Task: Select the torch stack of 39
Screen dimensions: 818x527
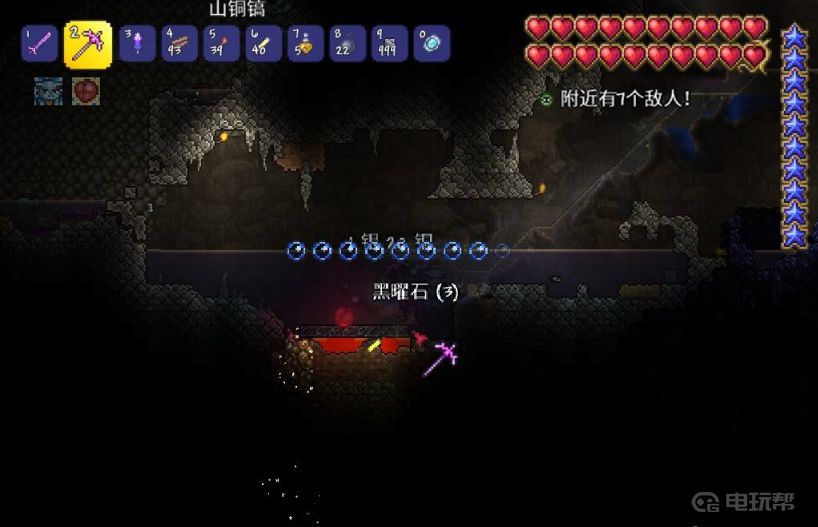Action: coord(222,43)
